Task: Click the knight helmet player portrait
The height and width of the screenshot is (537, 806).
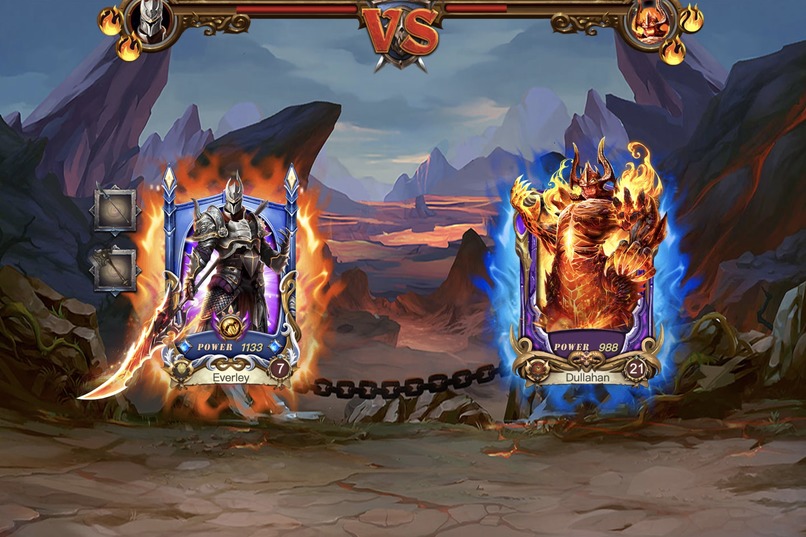Action: click(x=151, y=21)
